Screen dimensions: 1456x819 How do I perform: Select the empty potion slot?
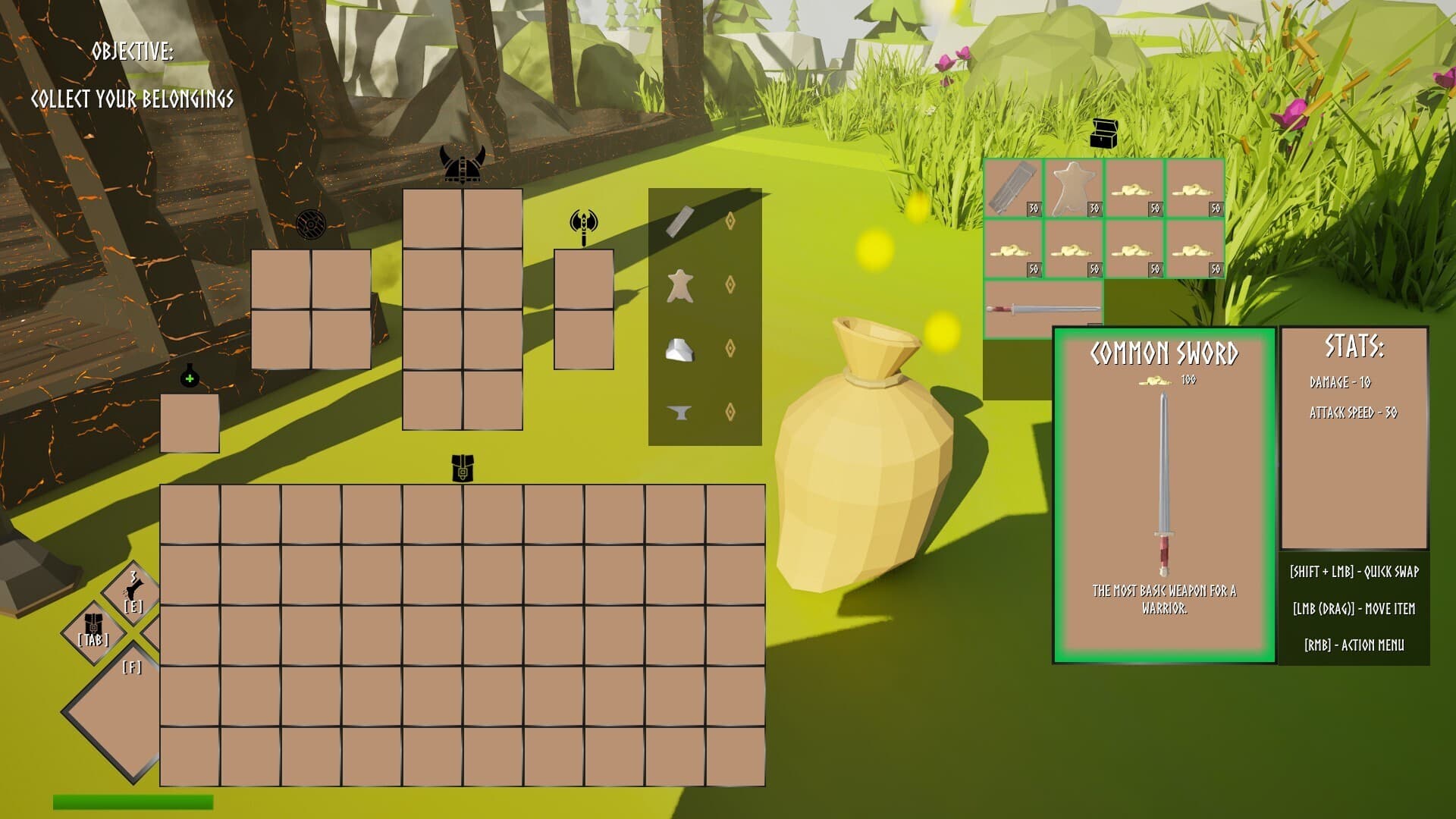pos(190,422)
